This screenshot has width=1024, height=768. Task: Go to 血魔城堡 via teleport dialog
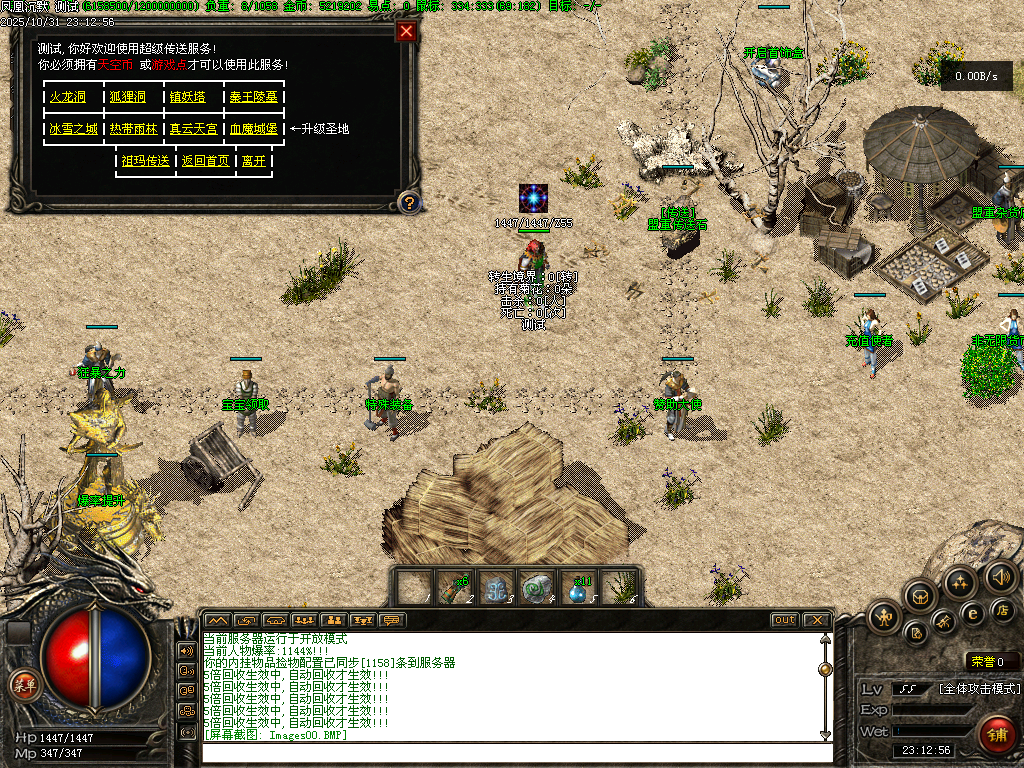point(253,129)
